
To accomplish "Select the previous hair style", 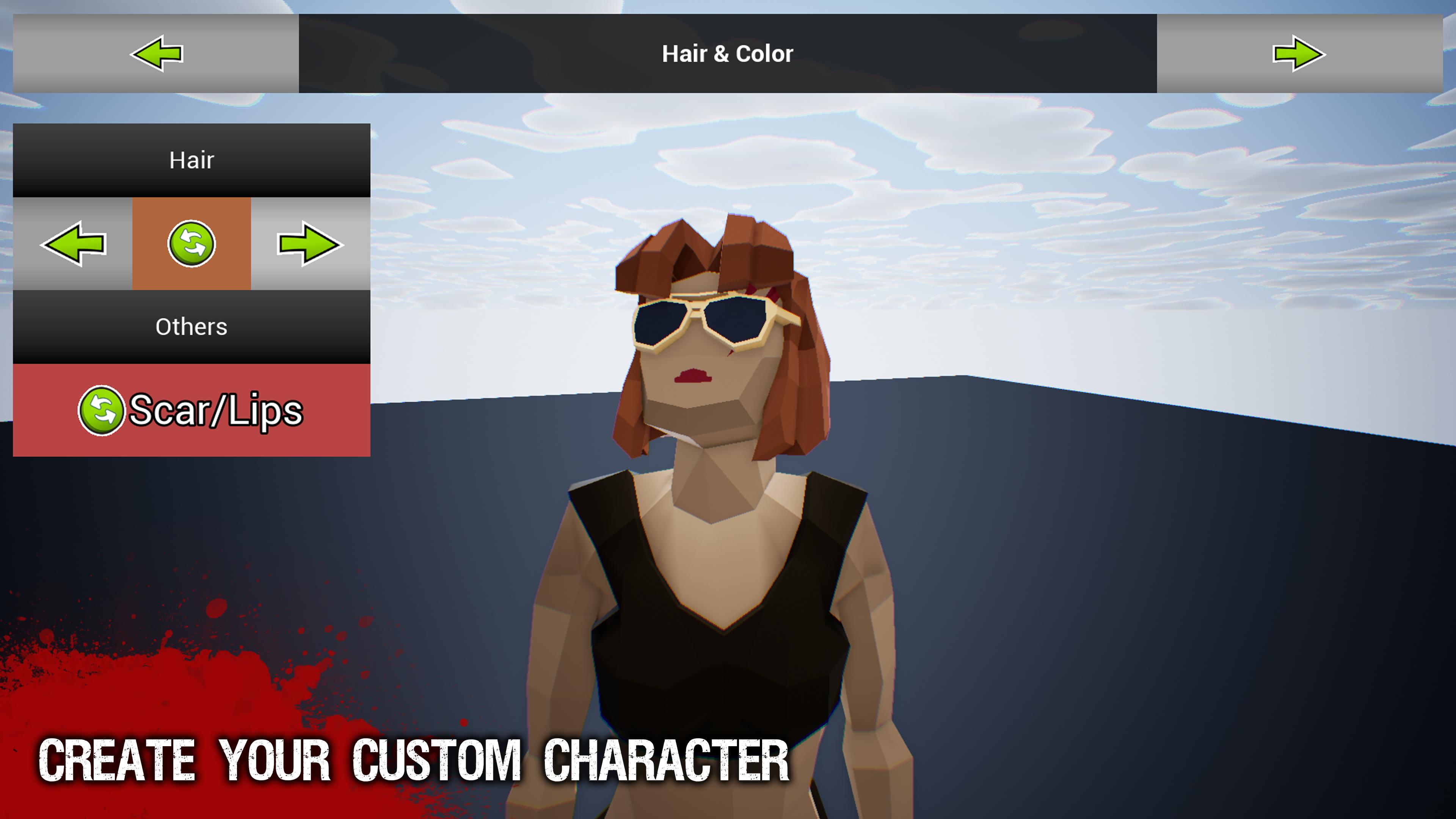I will 73,243.
